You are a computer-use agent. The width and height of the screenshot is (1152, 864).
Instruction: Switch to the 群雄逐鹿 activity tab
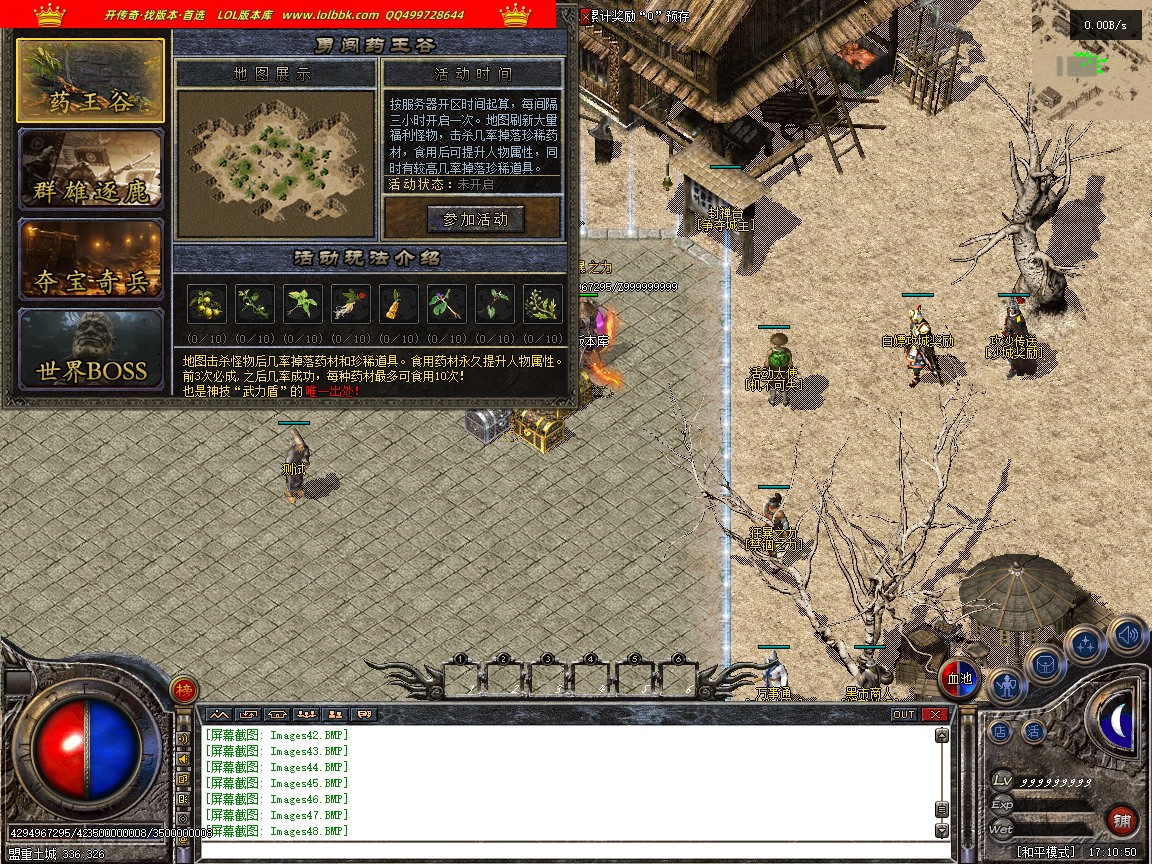[90, 171]
